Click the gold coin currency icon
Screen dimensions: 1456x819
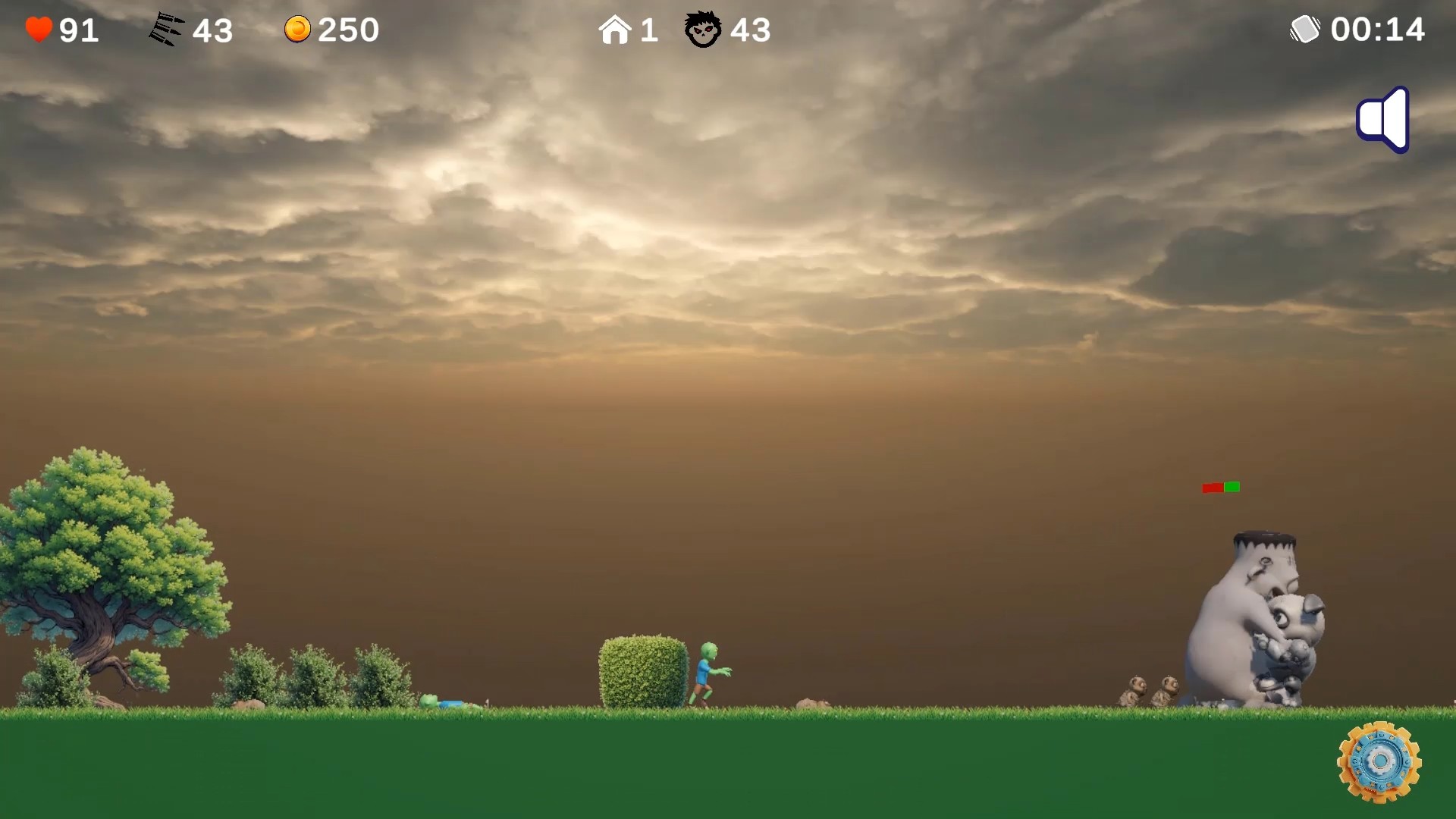coord(299,29)
